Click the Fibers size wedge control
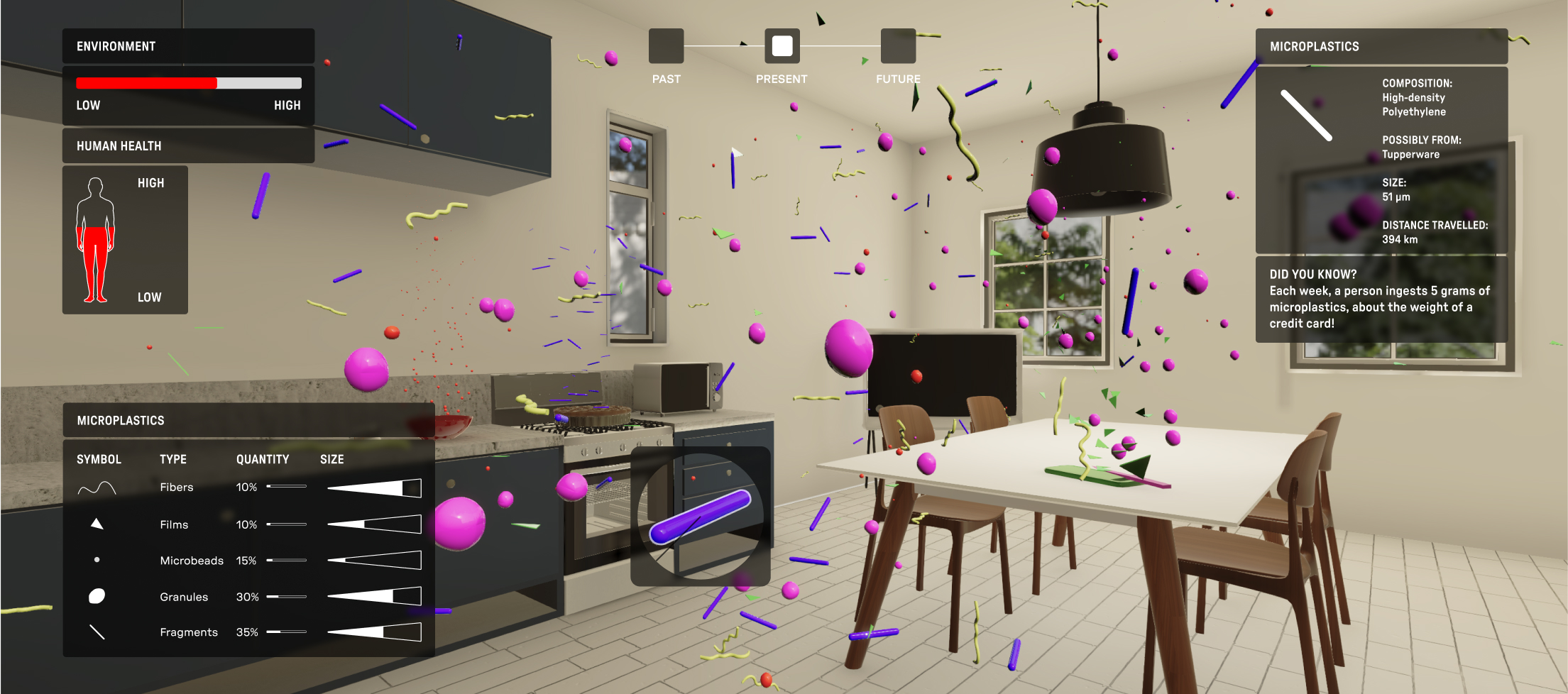The image size is (1568, 694). pos(374,488)
